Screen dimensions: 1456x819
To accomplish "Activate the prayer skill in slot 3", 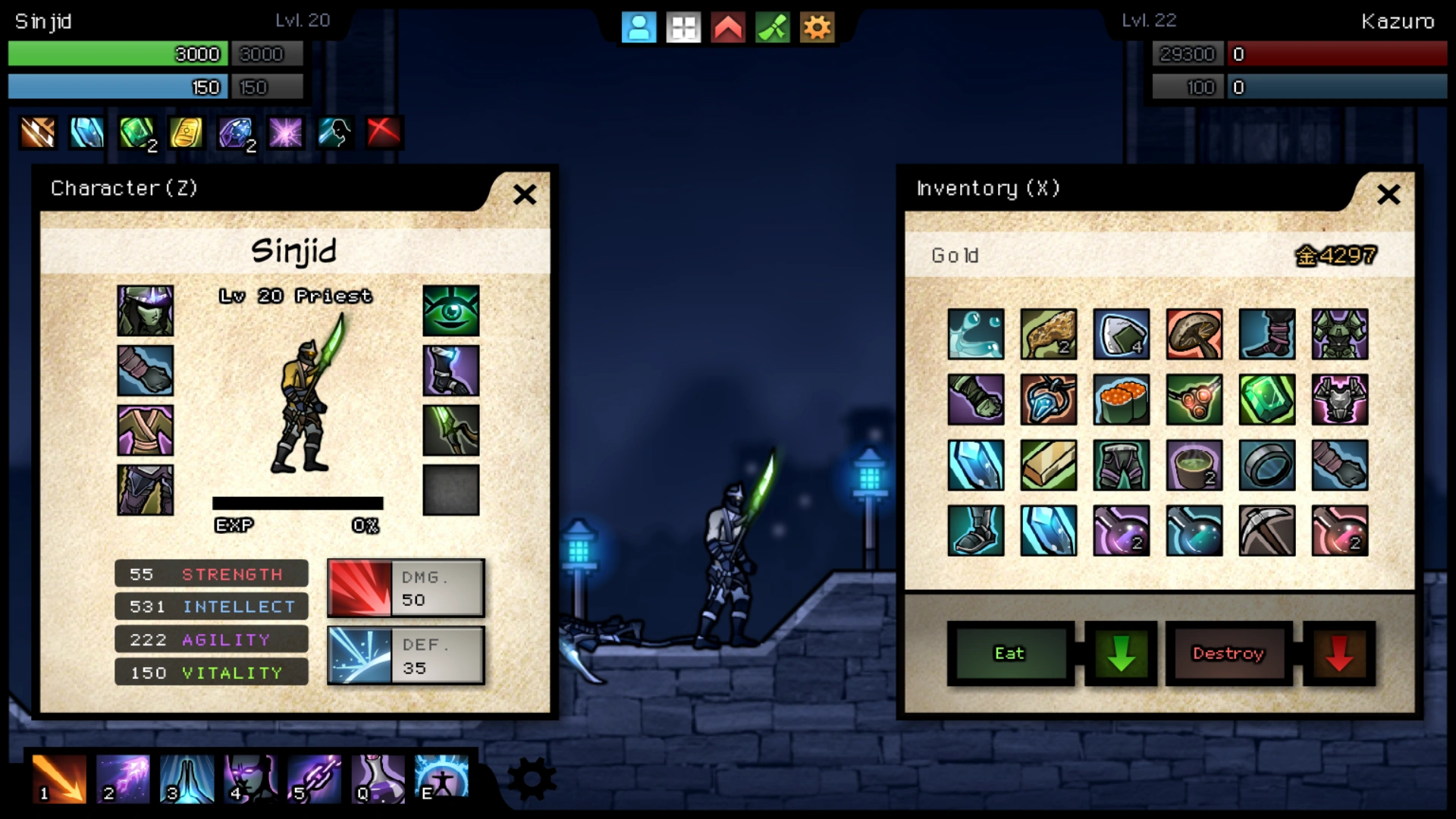I will (187, 778).
